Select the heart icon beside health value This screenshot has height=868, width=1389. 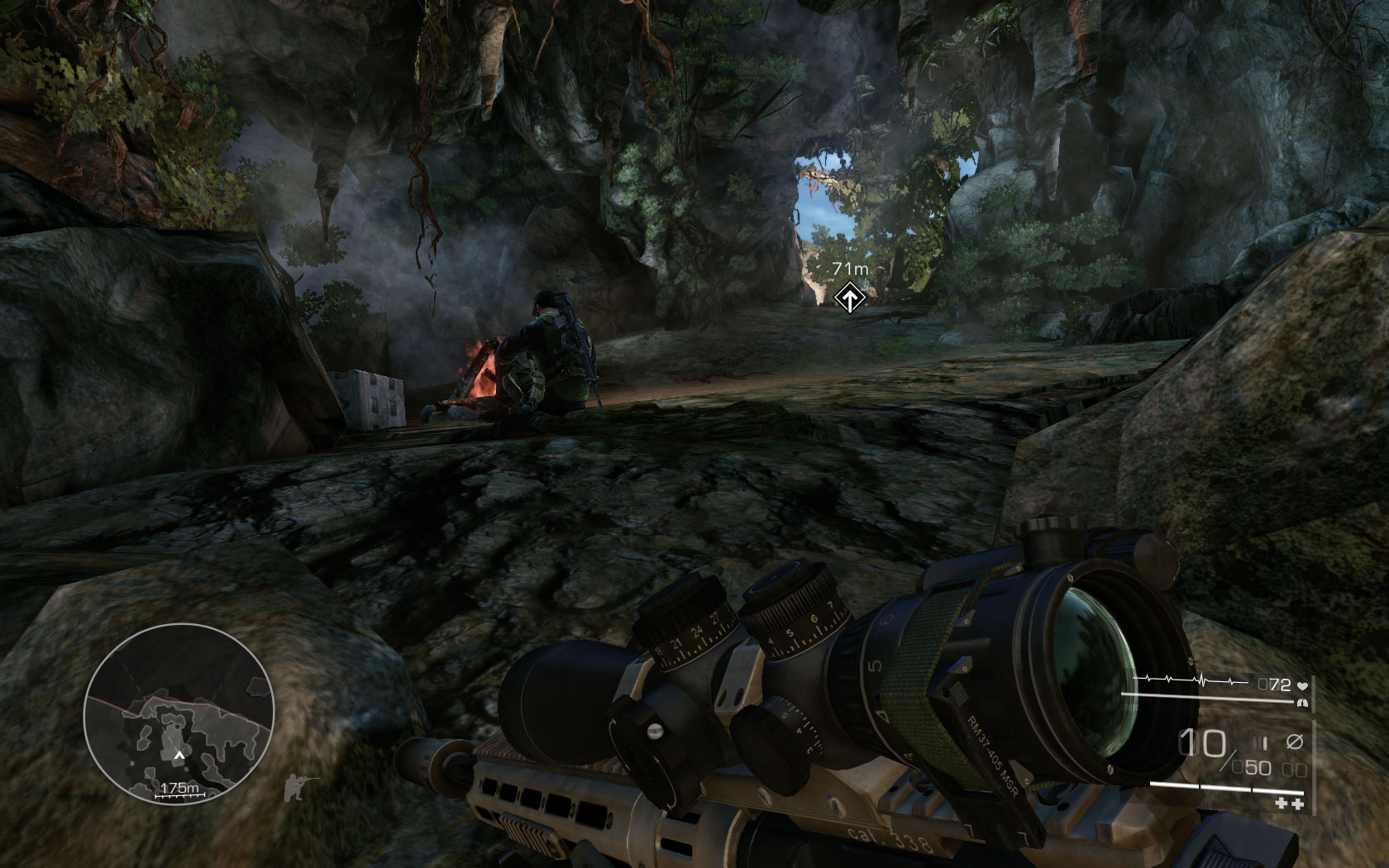[1304, 685]
